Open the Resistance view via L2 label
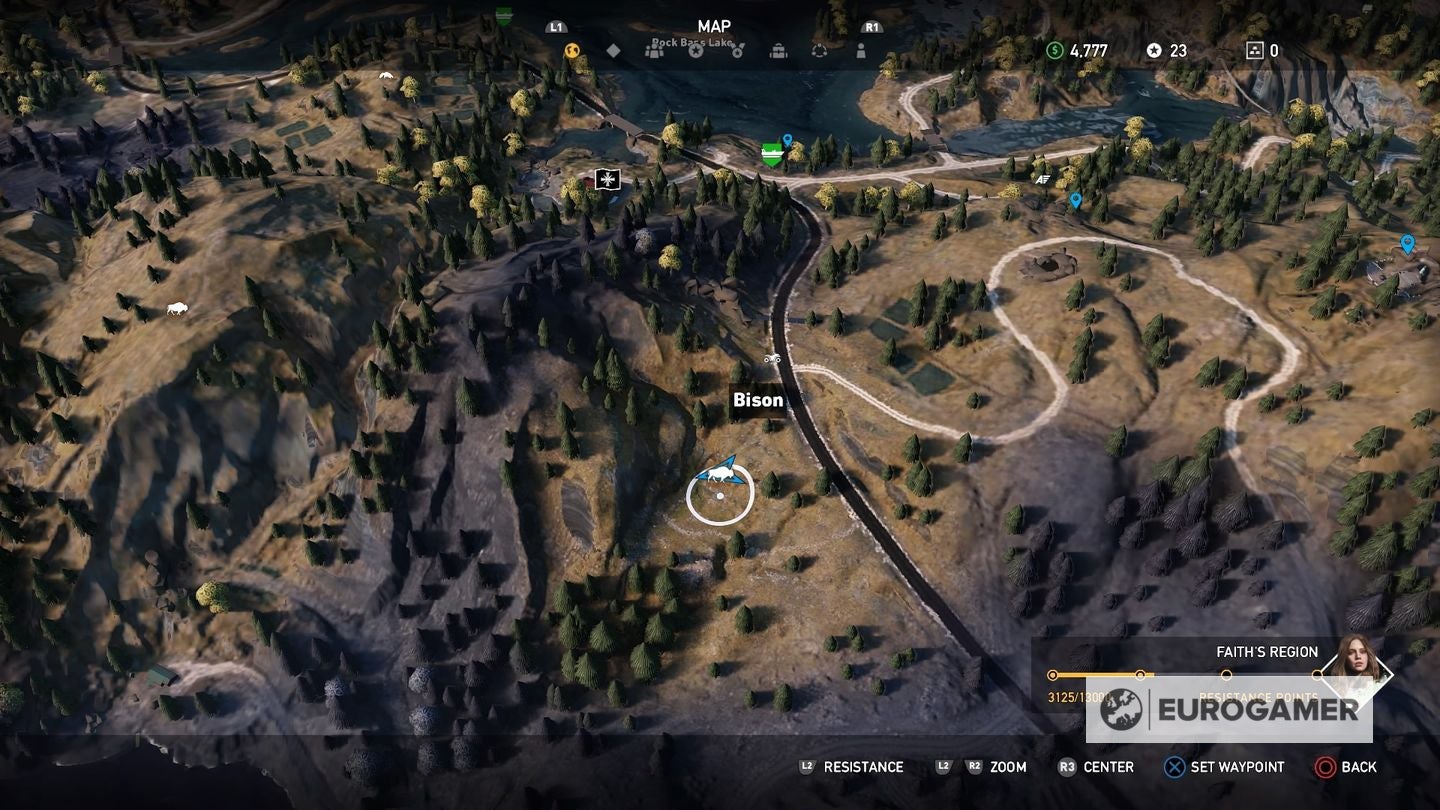The image size is (1440, 810). point(856,767)
